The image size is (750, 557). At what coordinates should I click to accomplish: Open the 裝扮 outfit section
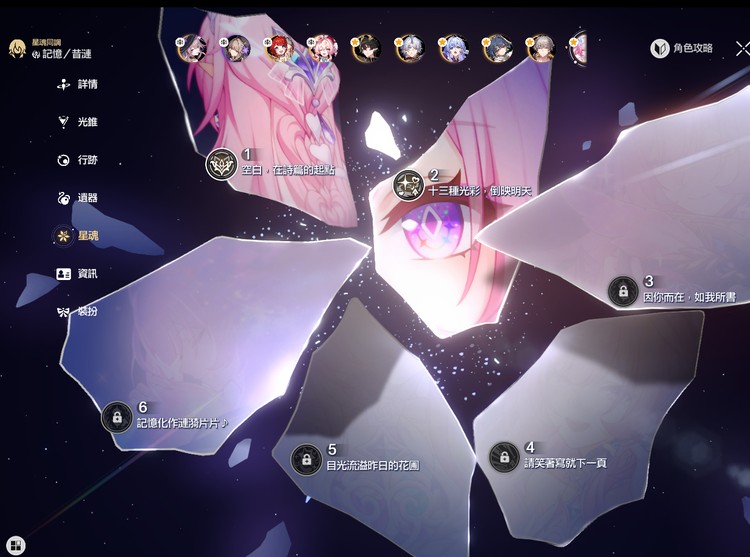[x=78, y=311]
